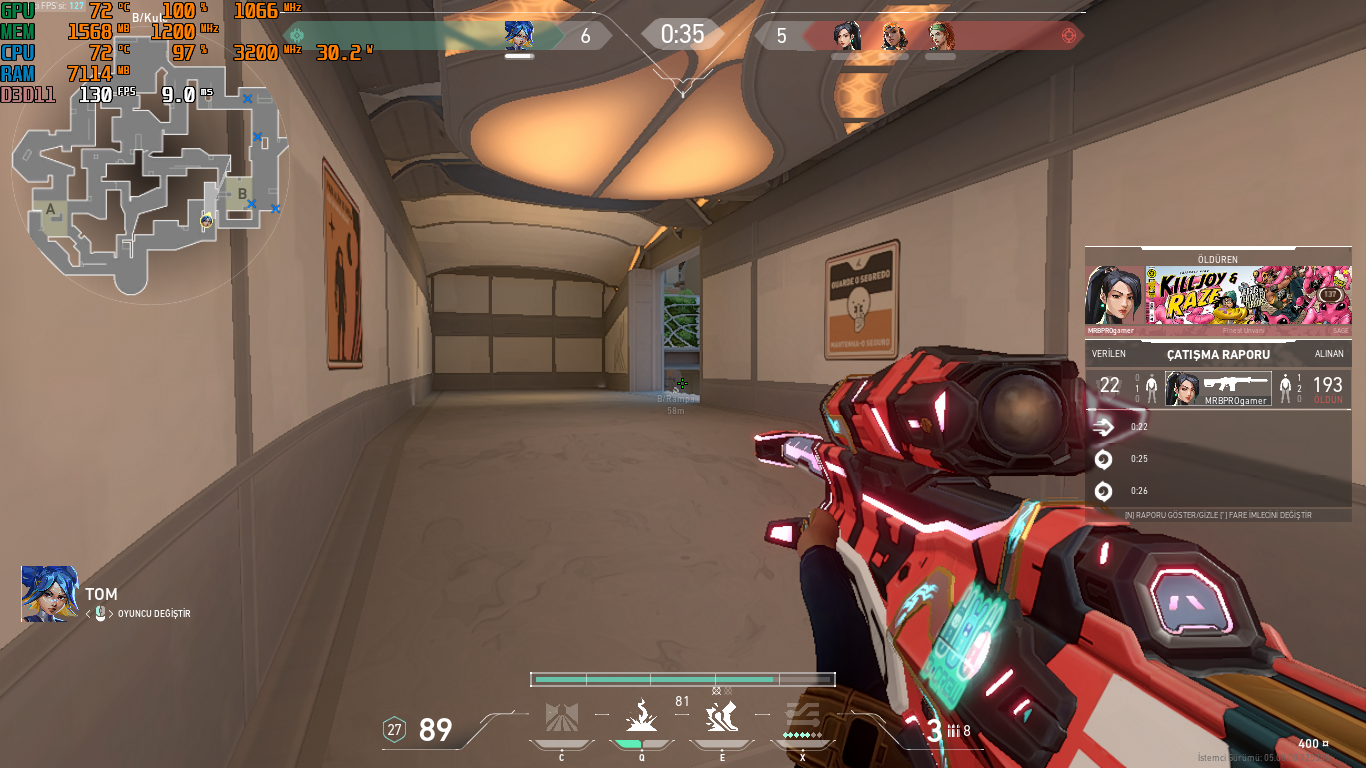Click the red defender team emblem
Screen dimensions: 1366x768
[x=1070, y=36]
